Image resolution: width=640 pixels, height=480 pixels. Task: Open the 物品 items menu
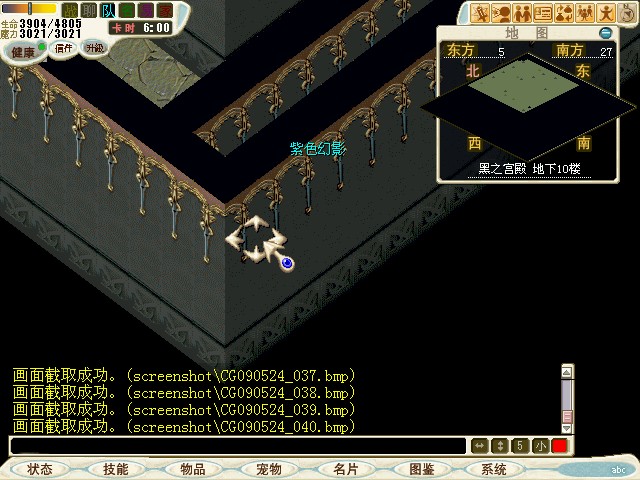[193, 469]
